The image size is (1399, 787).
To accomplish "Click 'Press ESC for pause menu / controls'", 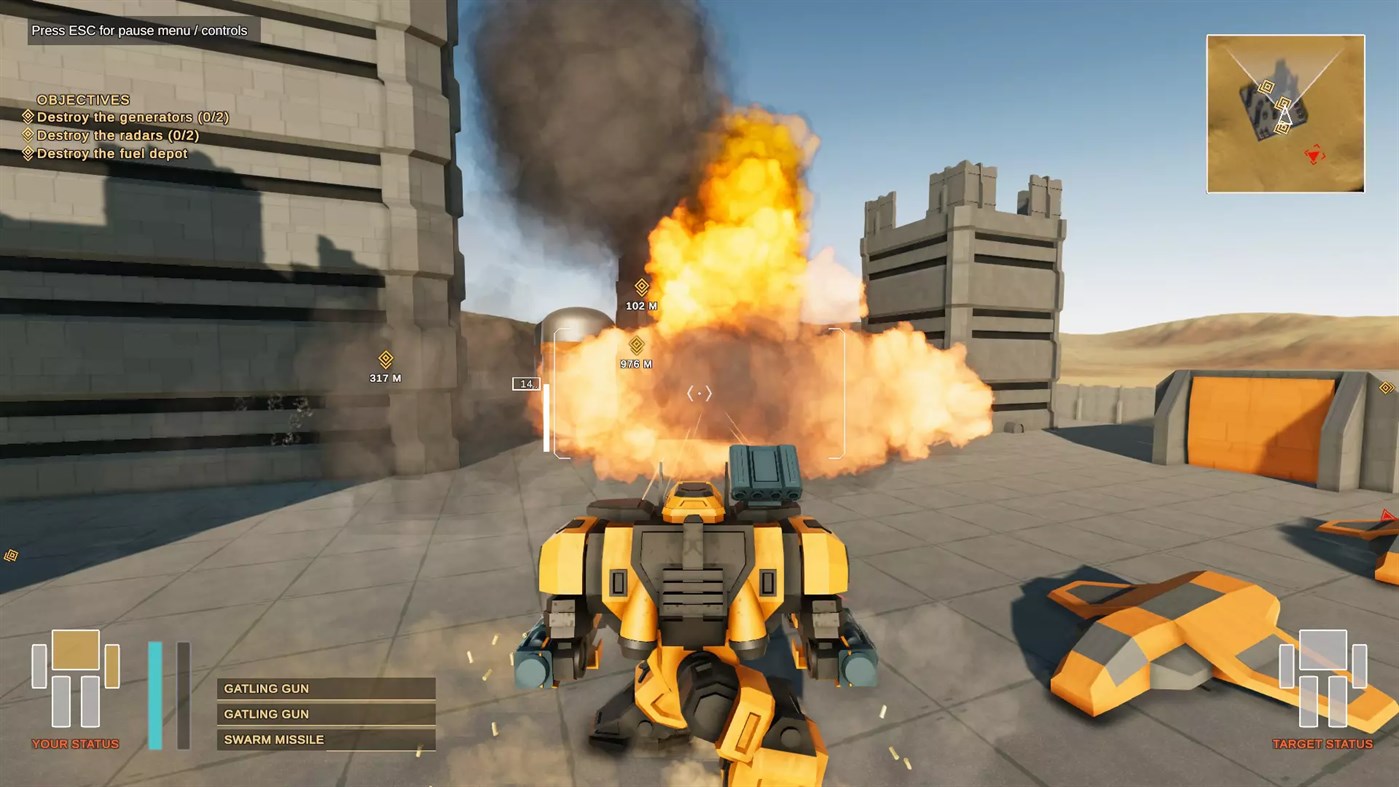I will 140,30.
